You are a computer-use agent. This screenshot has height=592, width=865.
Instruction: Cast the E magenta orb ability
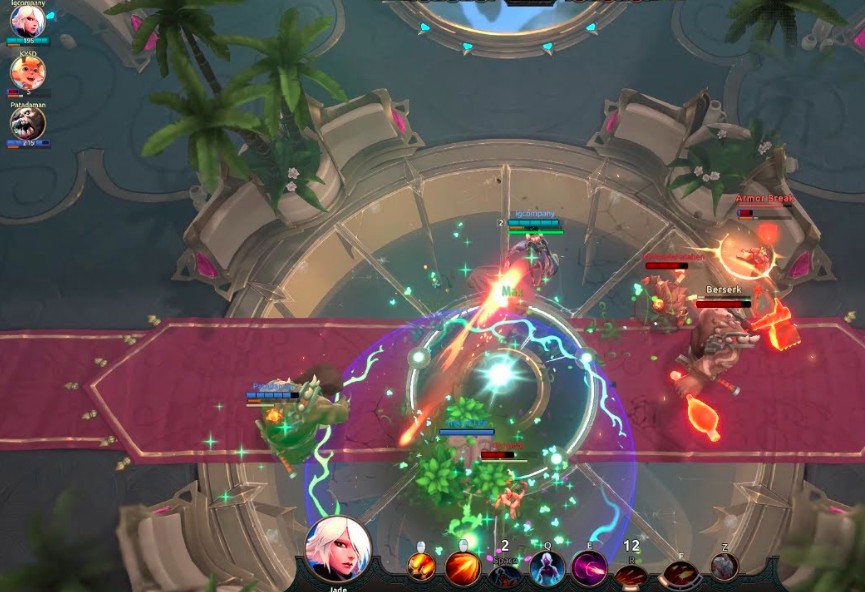pos(590,568)
